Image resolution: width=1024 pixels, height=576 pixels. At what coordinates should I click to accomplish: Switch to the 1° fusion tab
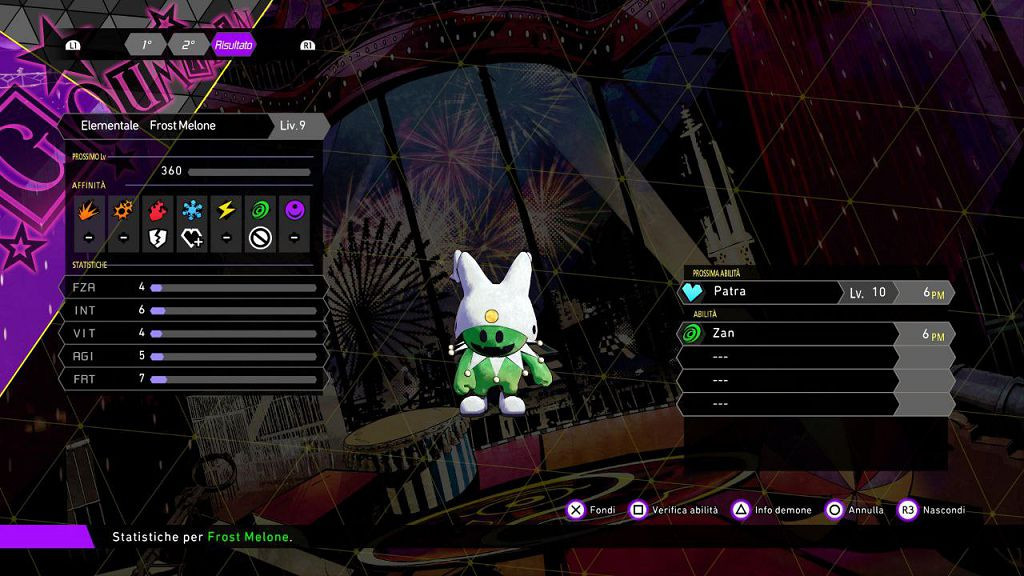[146, 45]
